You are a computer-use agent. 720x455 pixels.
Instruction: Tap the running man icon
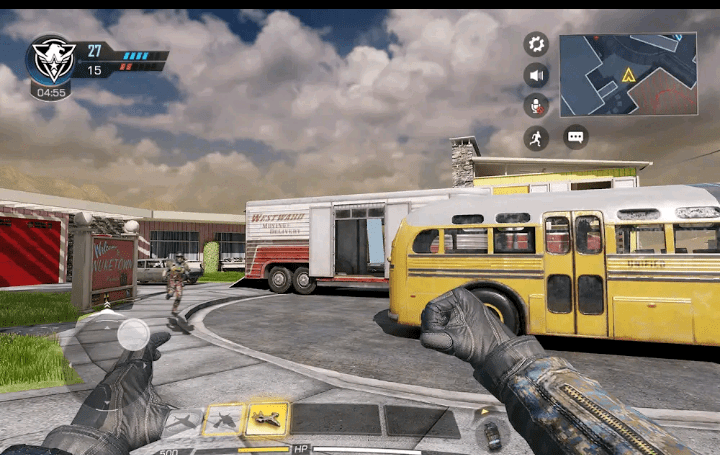pos(536,138)
